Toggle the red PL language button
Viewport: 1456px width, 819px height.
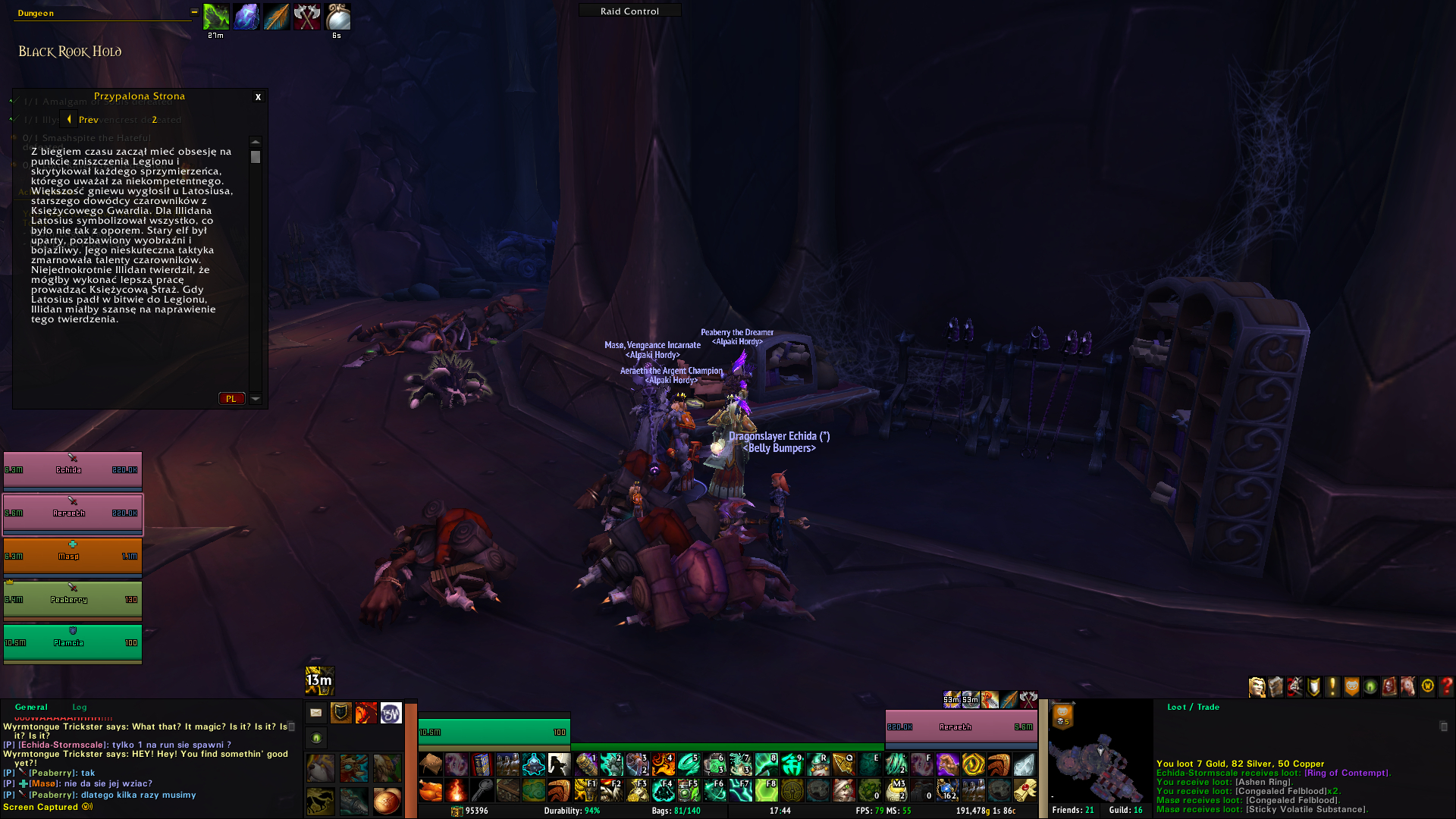(x=231, y=399)
